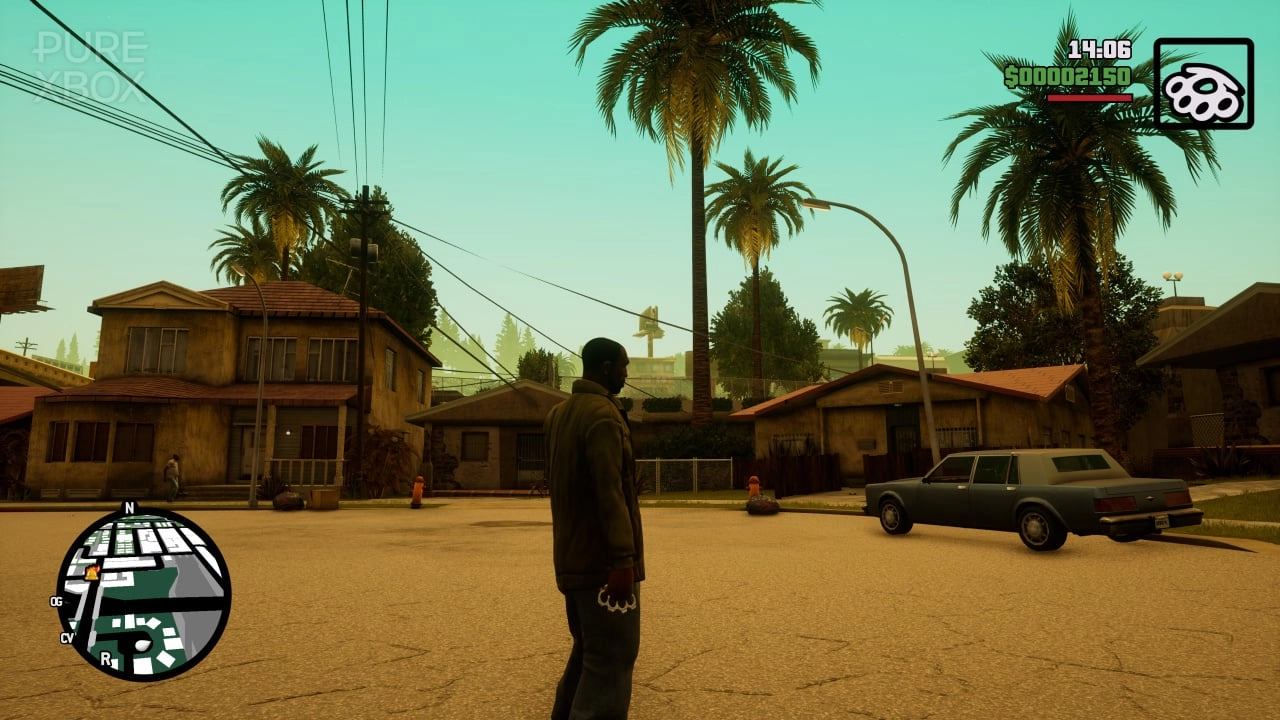The width and height of the screenshot is (1280, 720).
Task: Click the orange fire hydrant near the car
Action: (x=755, y=485)
